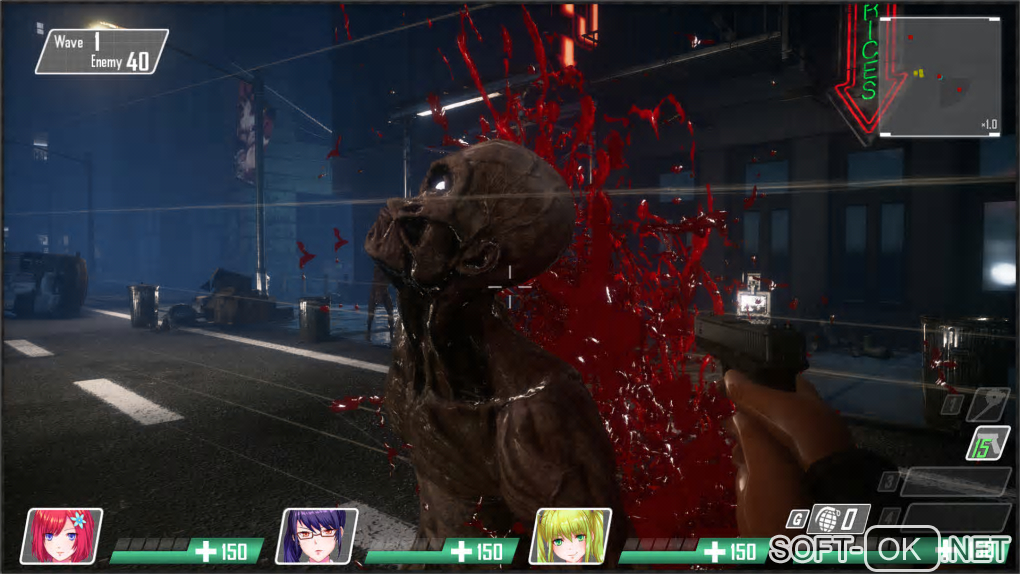Viewport: 1020px width, 574px height.
Task: Click the minimap in the corner
Action: pos(938,77)
